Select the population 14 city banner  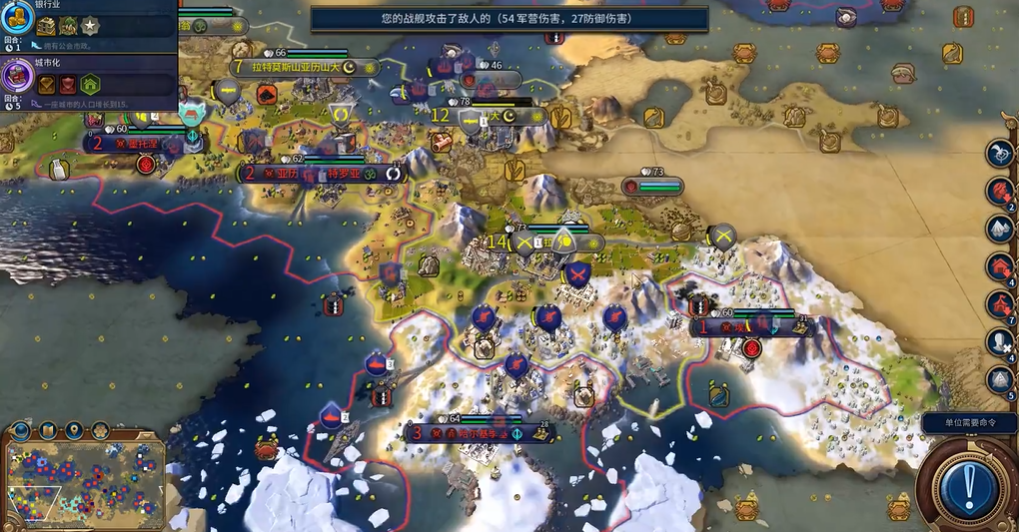[x=545, y=243]
